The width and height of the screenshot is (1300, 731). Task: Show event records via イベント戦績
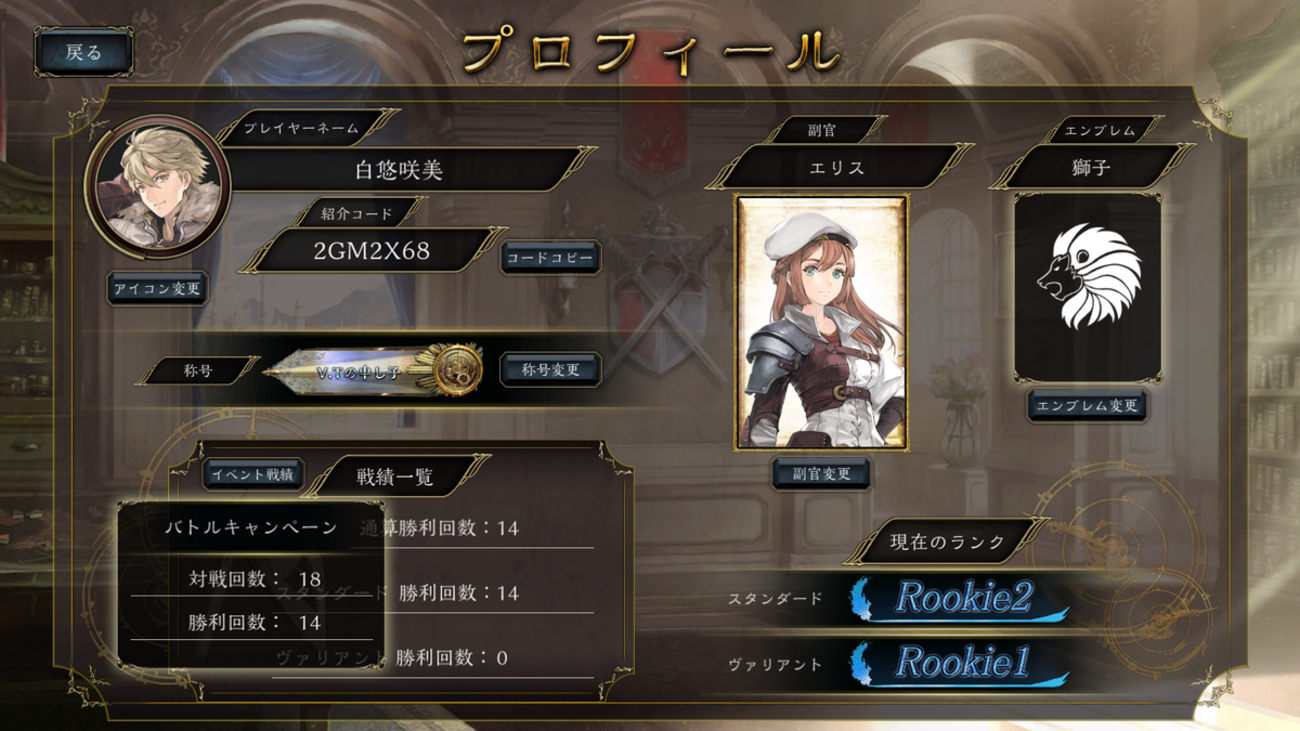[253, 475]
